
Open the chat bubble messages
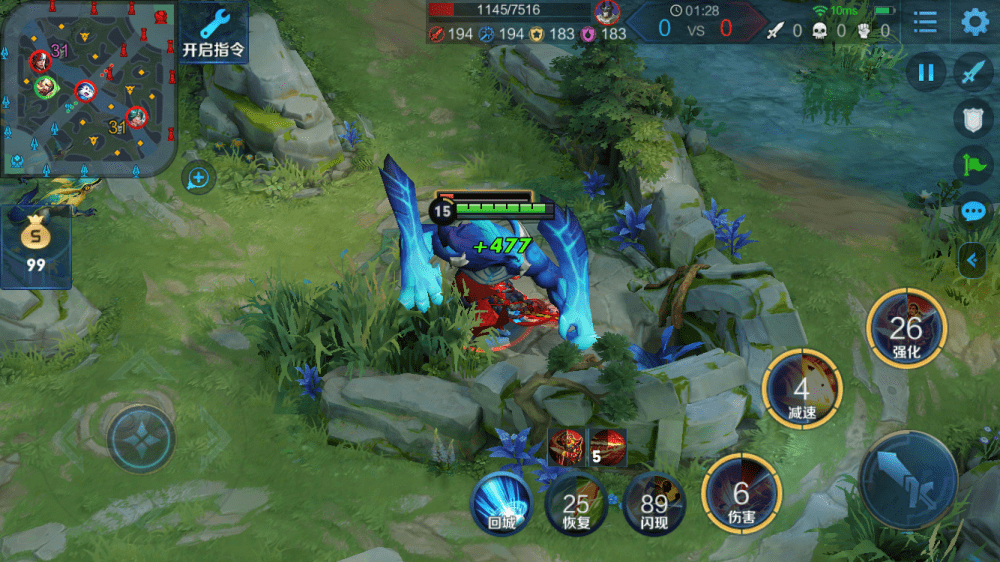click(974, 211)
